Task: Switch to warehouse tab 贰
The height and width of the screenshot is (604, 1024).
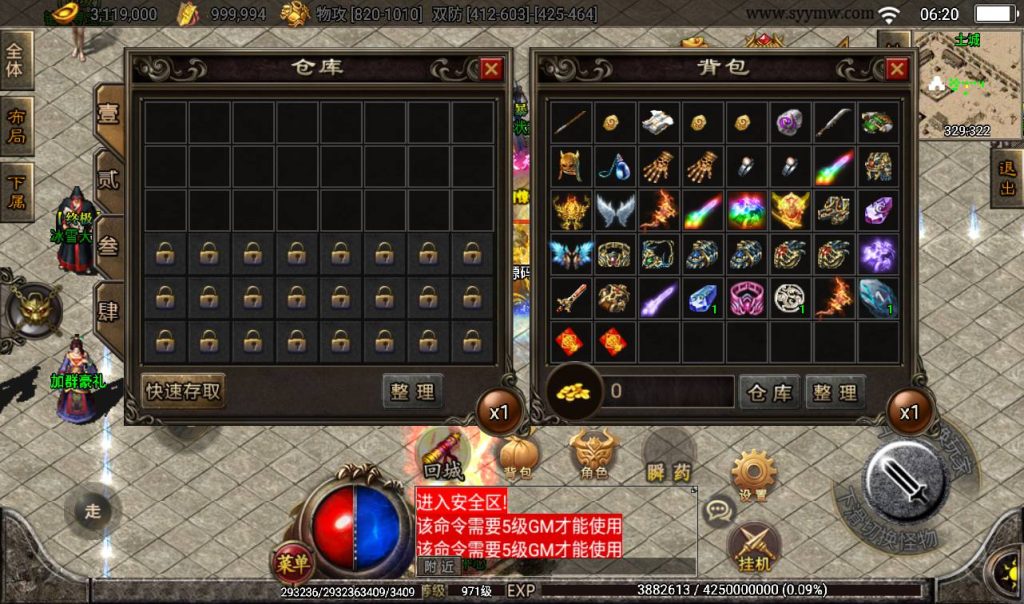Action: (x=108, y=183)
